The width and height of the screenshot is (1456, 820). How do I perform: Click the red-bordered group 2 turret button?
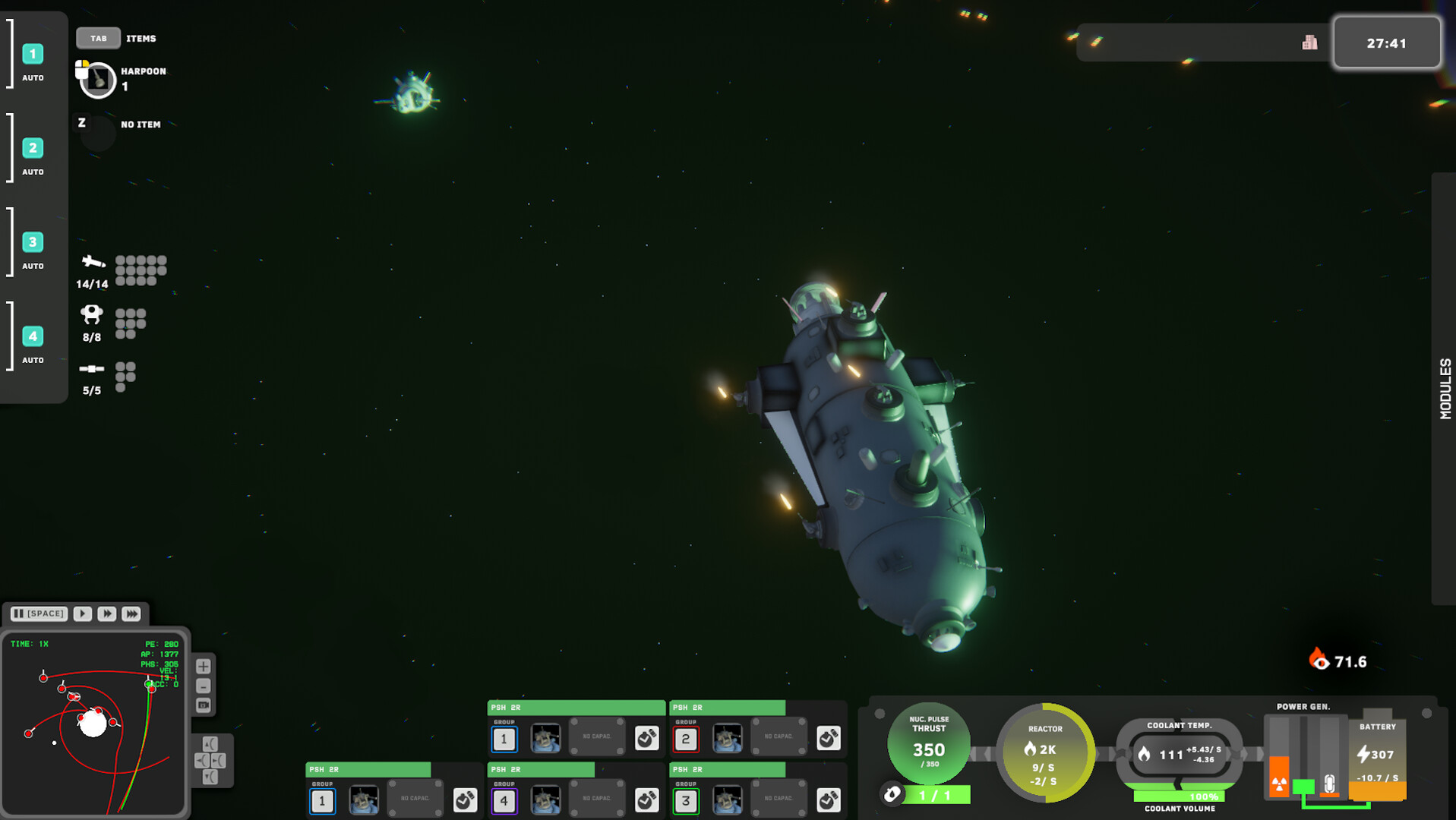[x=686, y=739]
